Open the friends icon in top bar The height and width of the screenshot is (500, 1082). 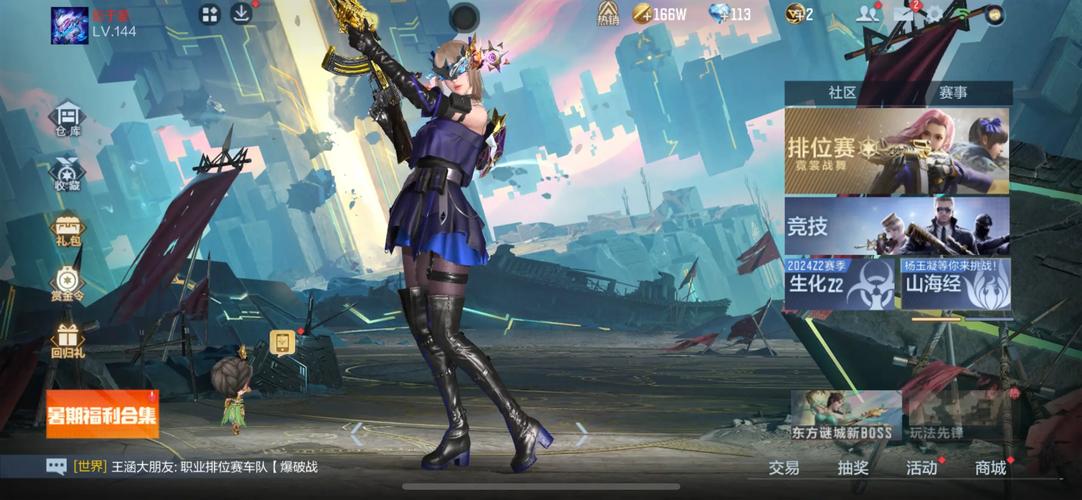click(867, 14)
